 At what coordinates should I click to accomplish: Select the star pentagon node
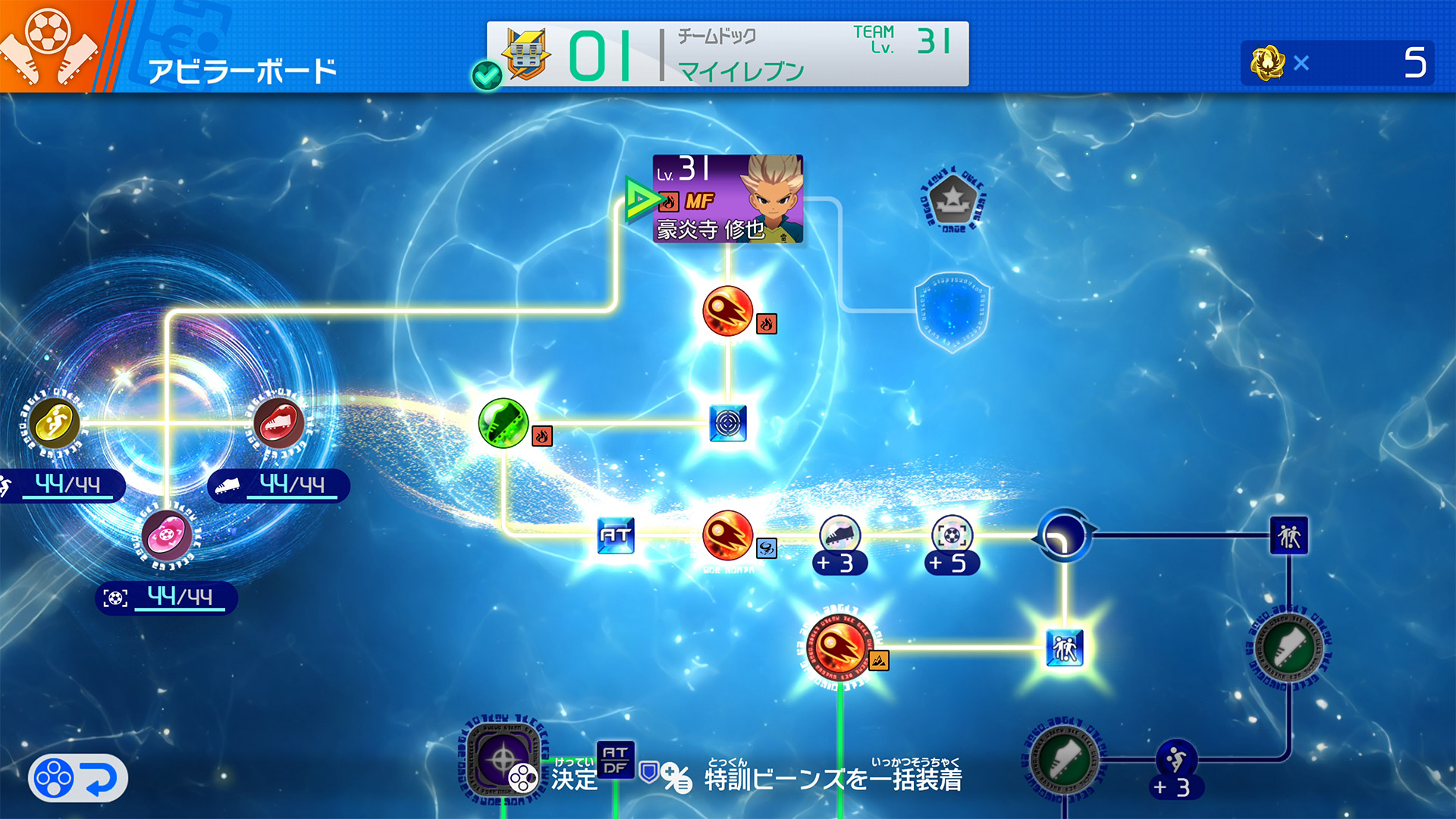click(952, 199)
